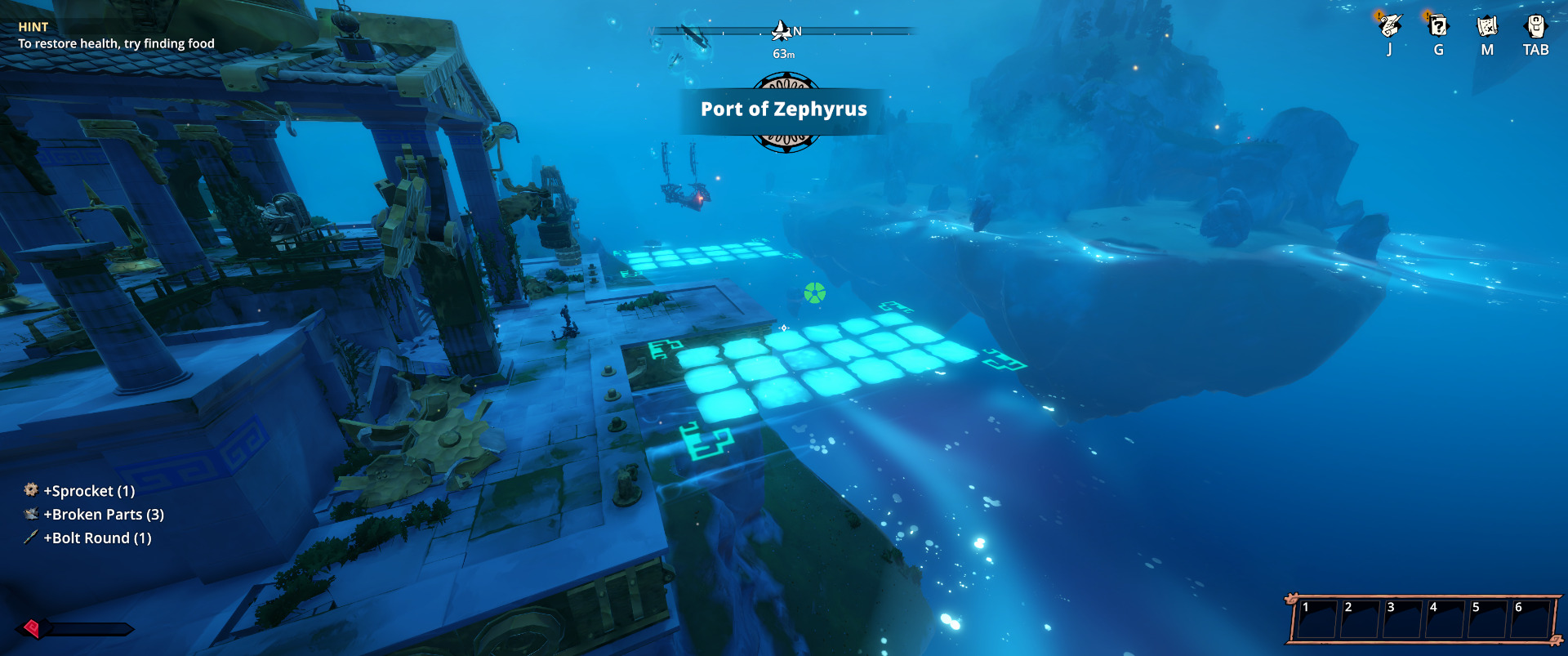This screenshot has width=1568, height=656.
Task: Choose hotbar slot numbered 6
Action: pos(1530,620)
